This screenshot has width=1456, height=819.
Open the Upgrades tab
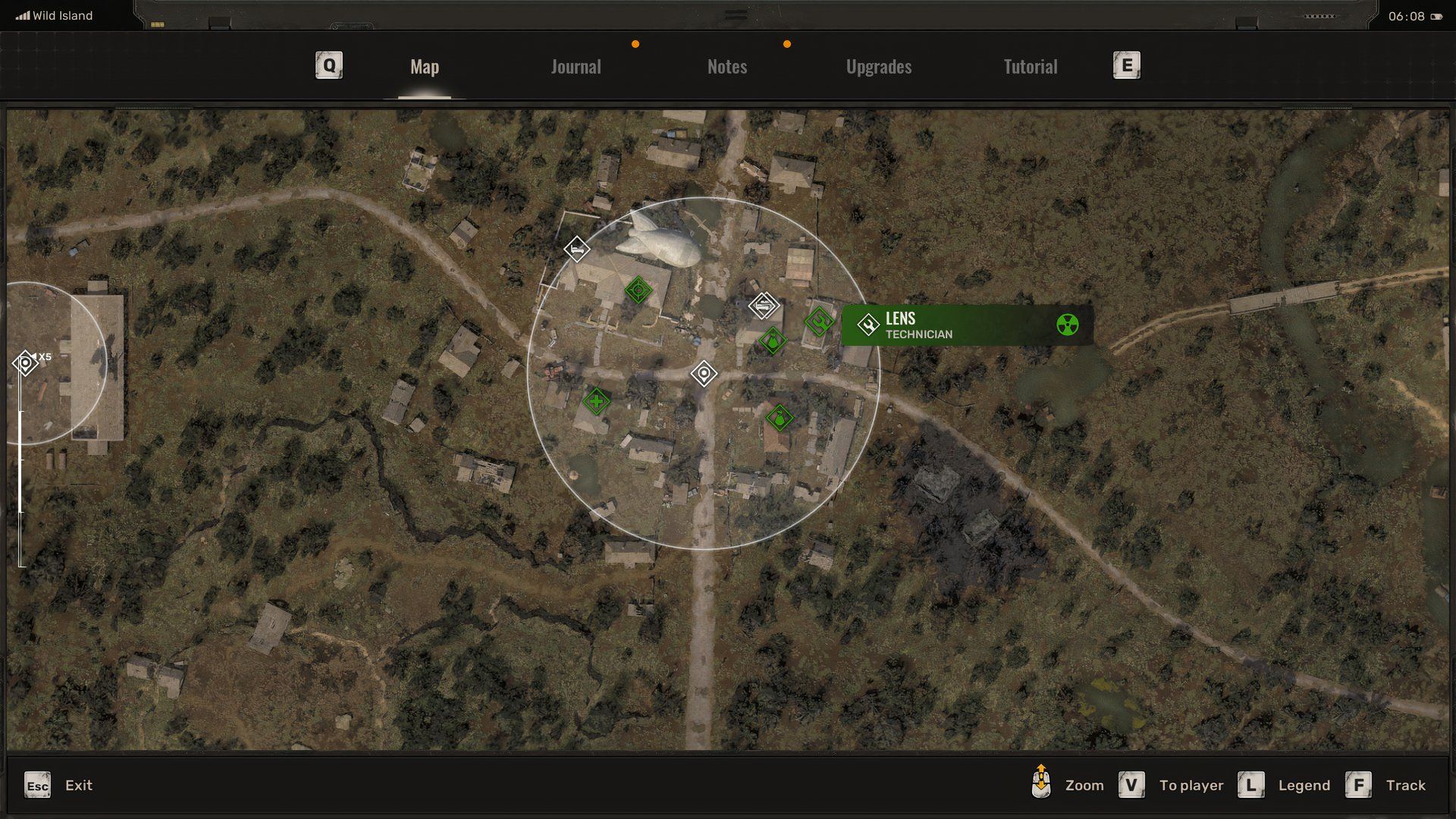878,66
